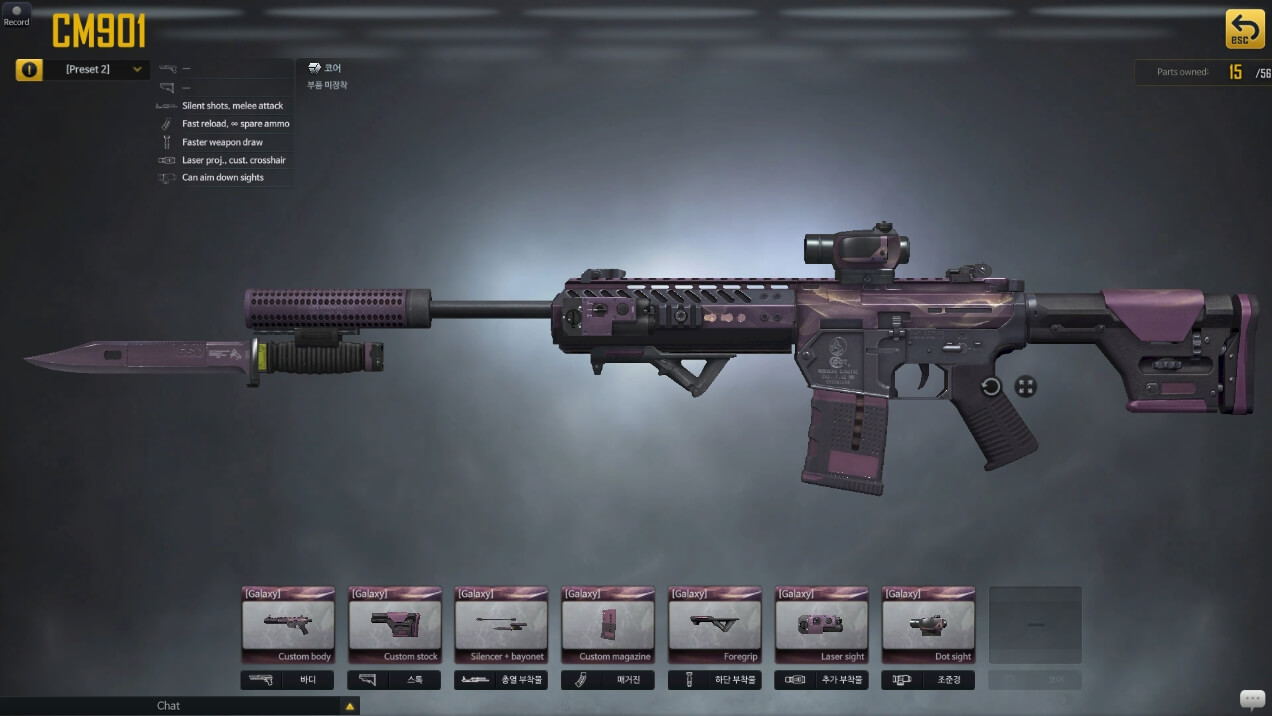The image size is (1272, 716).
Task: Switch to the 스톡 stock category tab
Action: (395, 680)
